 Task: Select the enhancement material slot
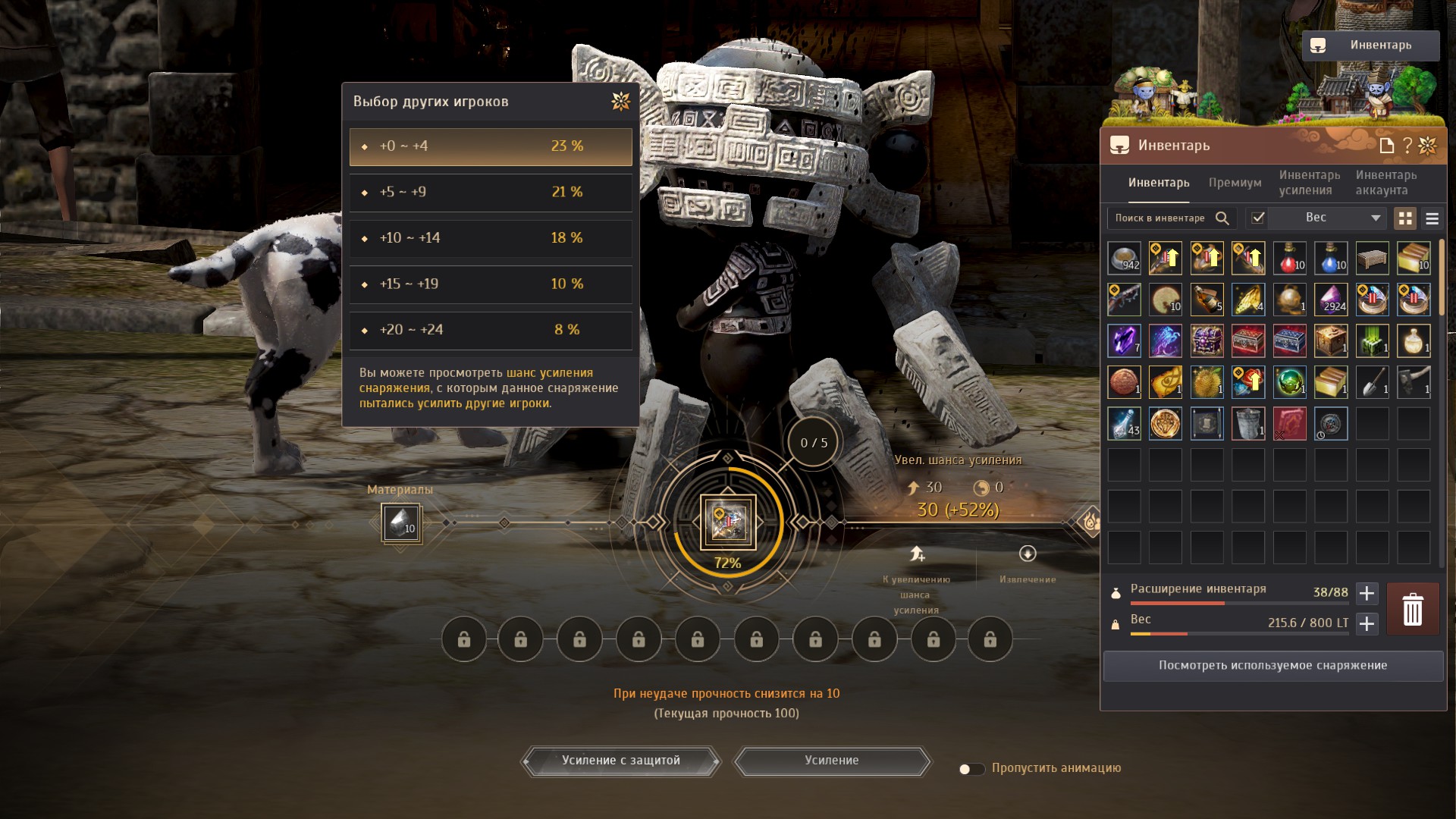pyautogui.click(x=400, y=522)
